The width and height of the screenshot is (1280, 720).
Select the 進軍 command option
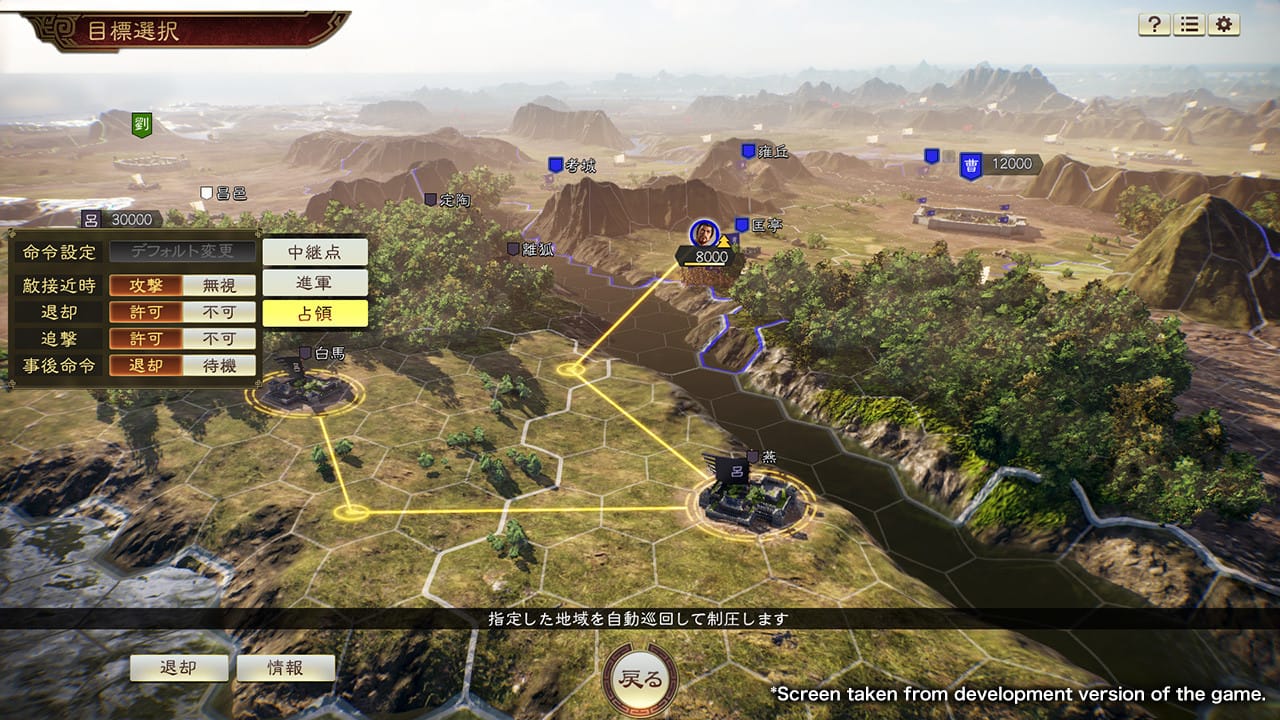click(317, 283)
